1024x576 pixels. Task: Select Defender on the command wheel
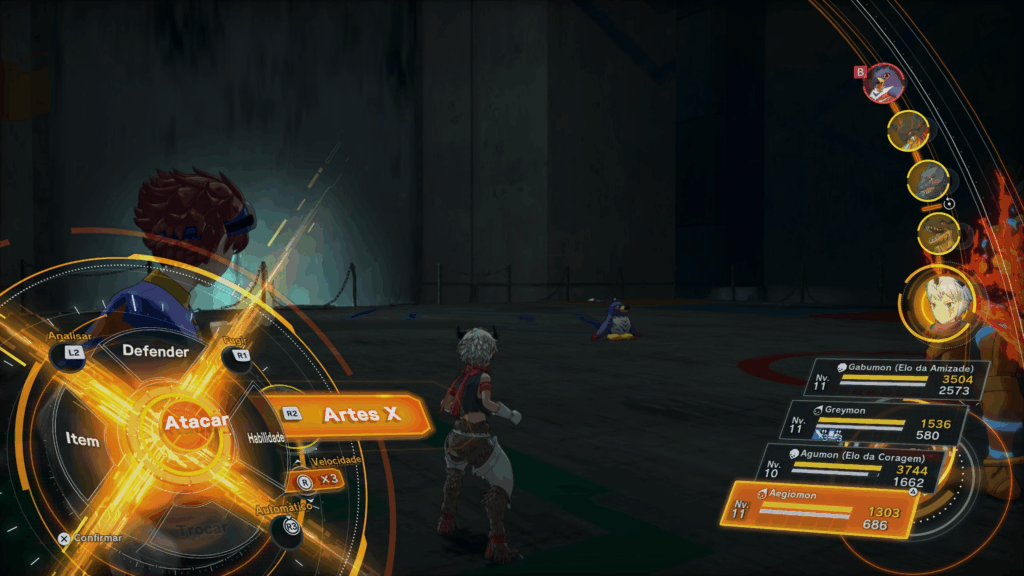(x=155, y=351)
